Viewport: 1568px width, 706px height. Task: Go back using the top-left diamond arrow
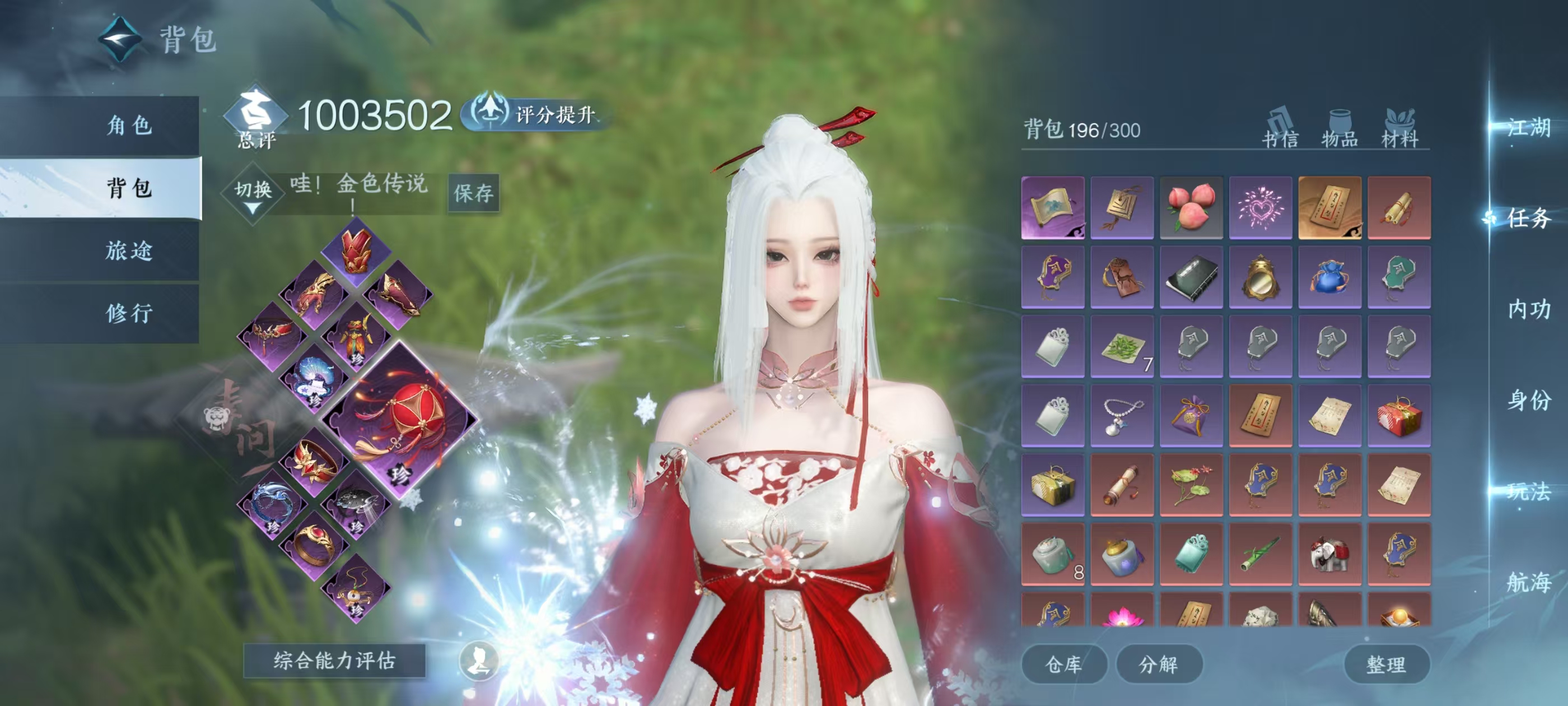pos(120,40)
